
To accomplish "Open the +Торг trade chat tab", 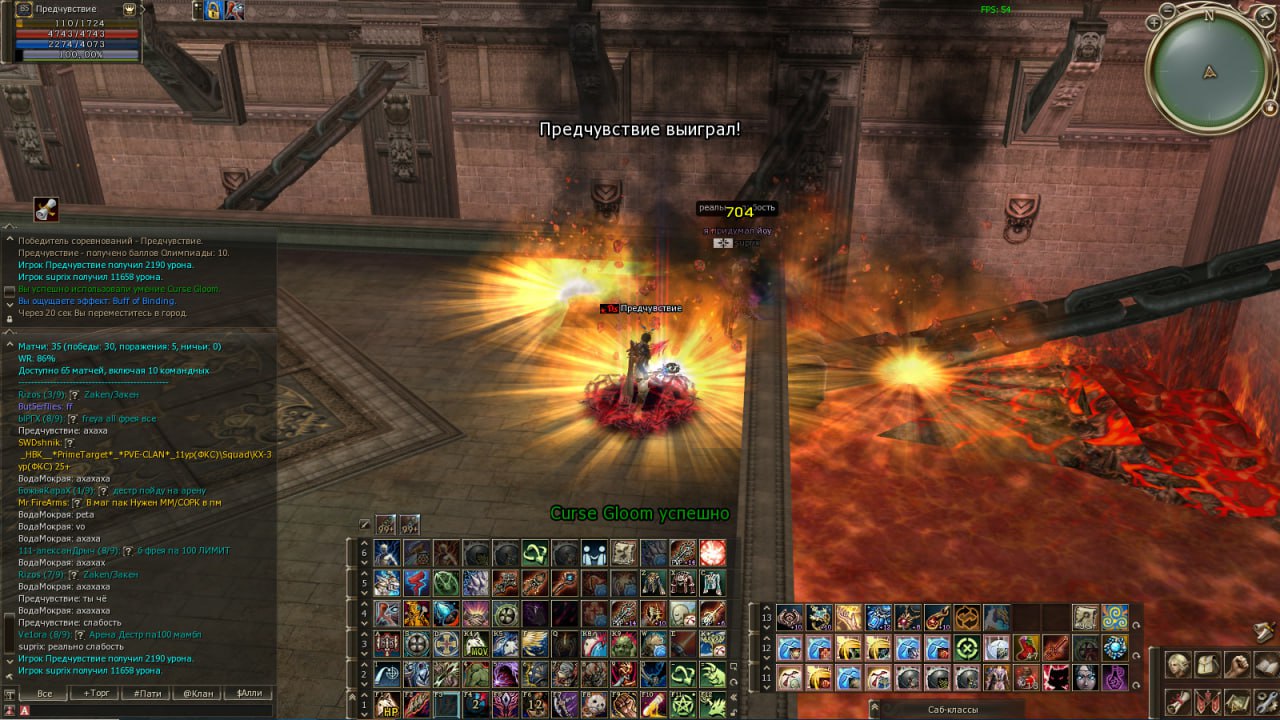I will (x=96, y=693).
